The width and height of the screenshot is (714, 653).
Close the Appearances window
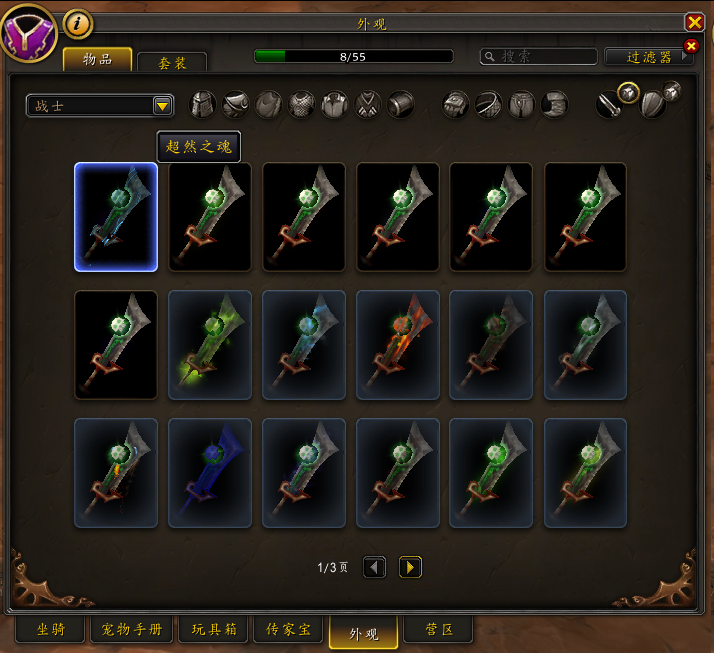(694, 22)
